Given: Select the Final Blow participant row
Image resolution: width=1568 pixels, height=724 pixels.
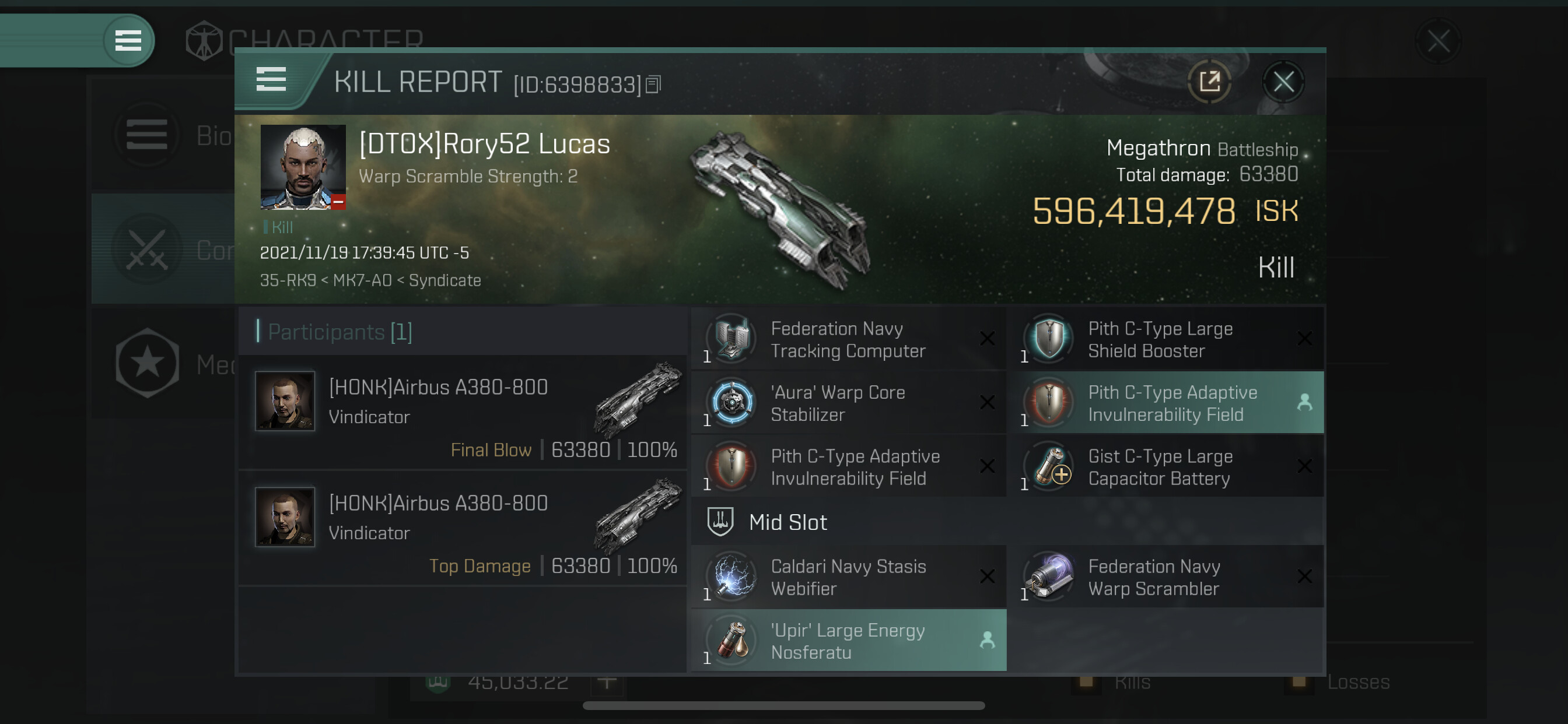Looking at the screenshot, I should [x=463, y=413].
